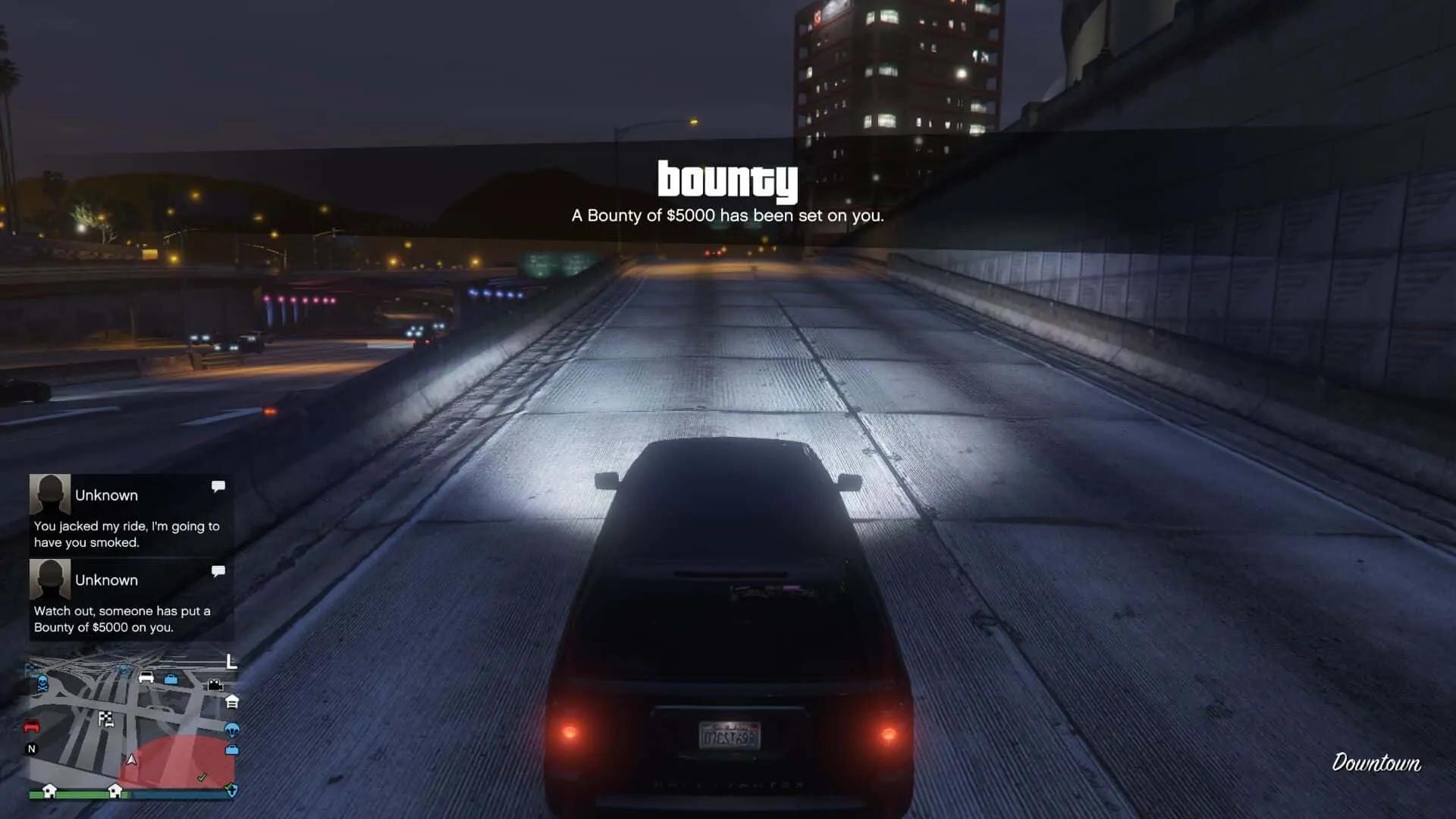Select the speech bubble on first Unknown message
The height and width of the screenshot is (819, 1456).
[218, 486]
